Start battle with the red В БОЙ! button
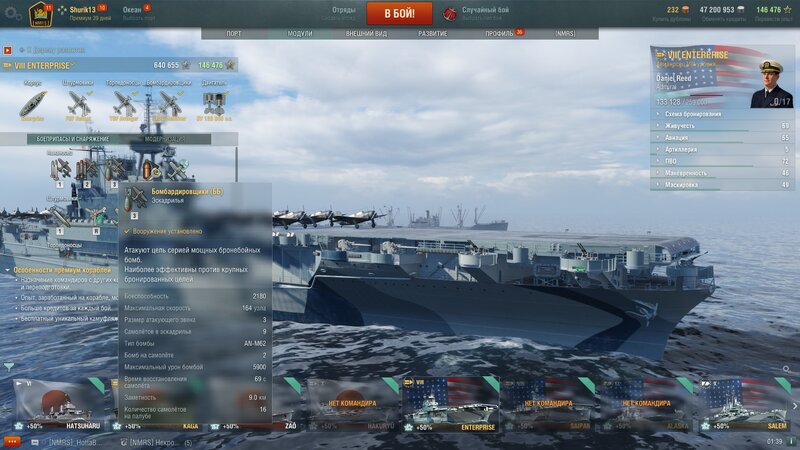Viewport: 800px width, 450px height. pyautogui.click(x=400, y=13)
